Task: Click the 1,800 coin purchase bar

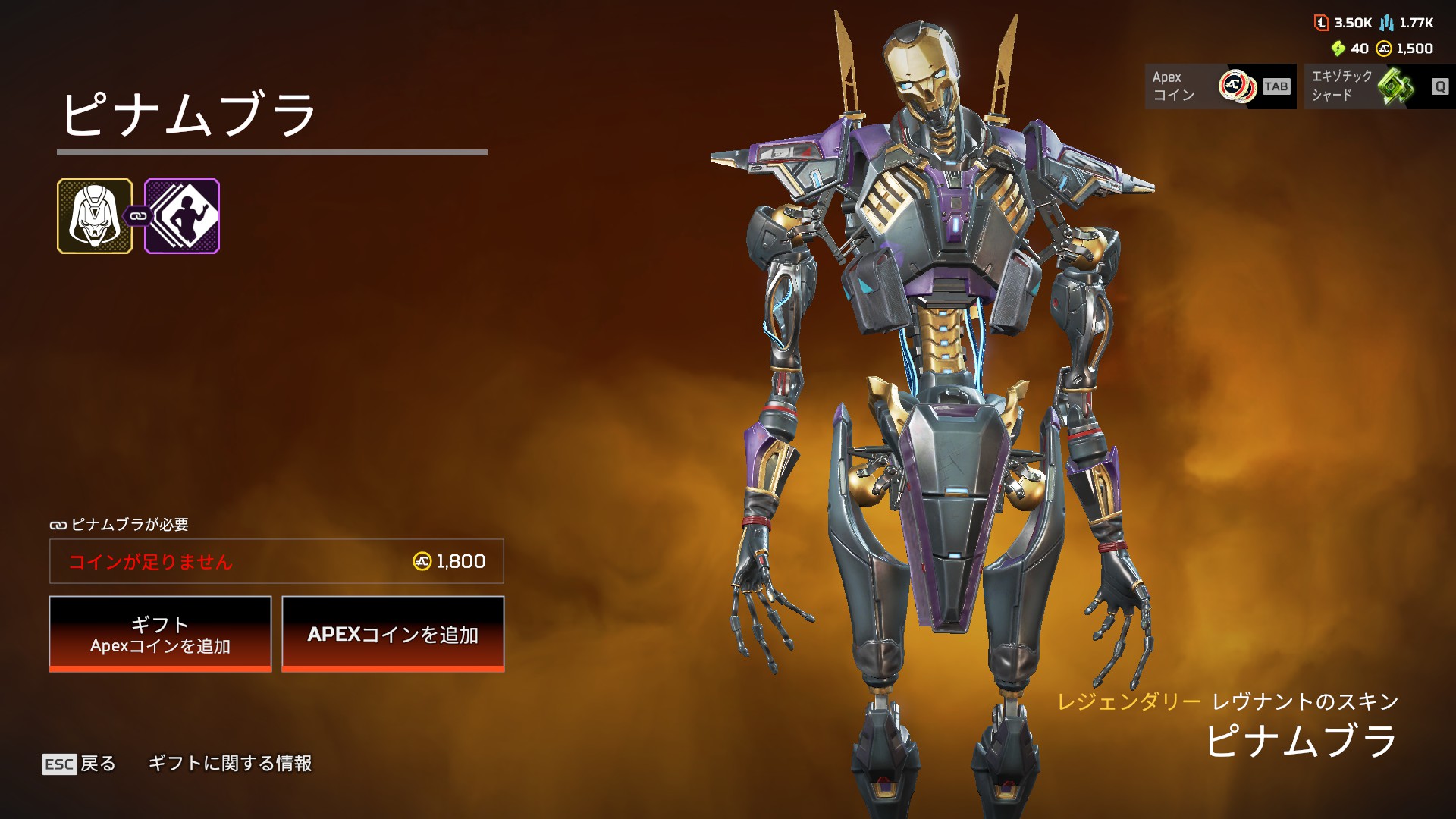Action: [277, 561]
